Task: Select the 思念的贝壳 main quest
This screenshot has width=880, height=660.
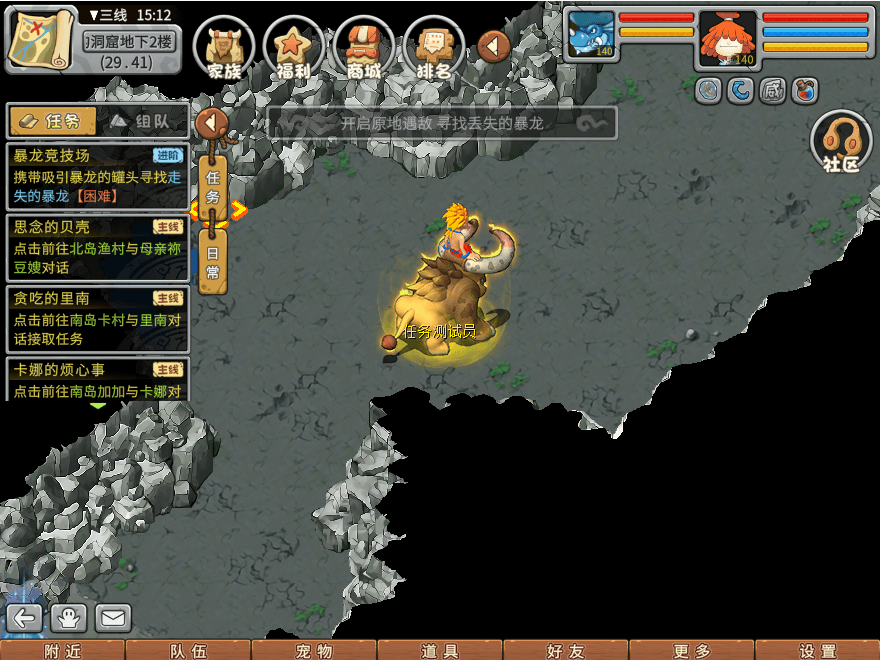Action: pyautogui.click(x=97, y=248)
